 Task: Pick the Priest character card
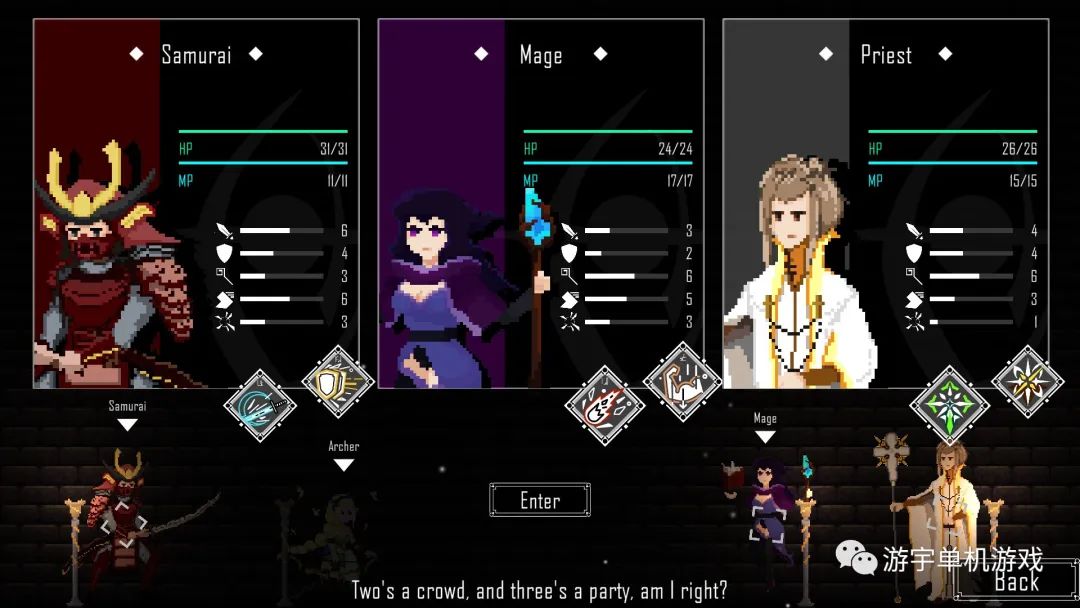point(885,200)
